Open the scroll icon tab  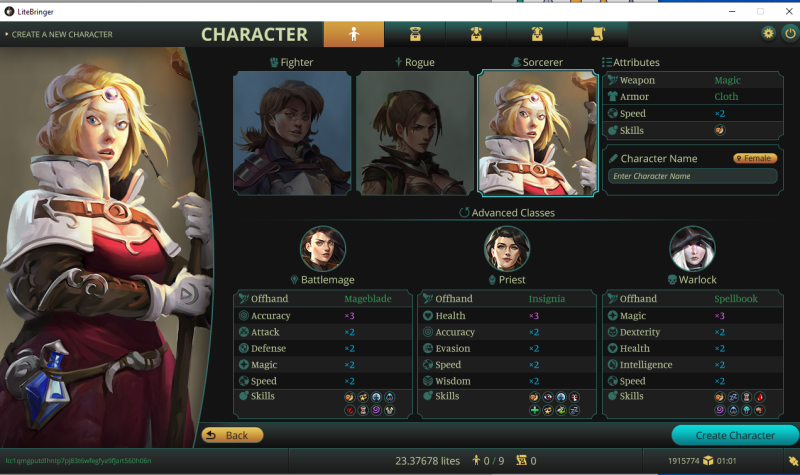point(597,33)
